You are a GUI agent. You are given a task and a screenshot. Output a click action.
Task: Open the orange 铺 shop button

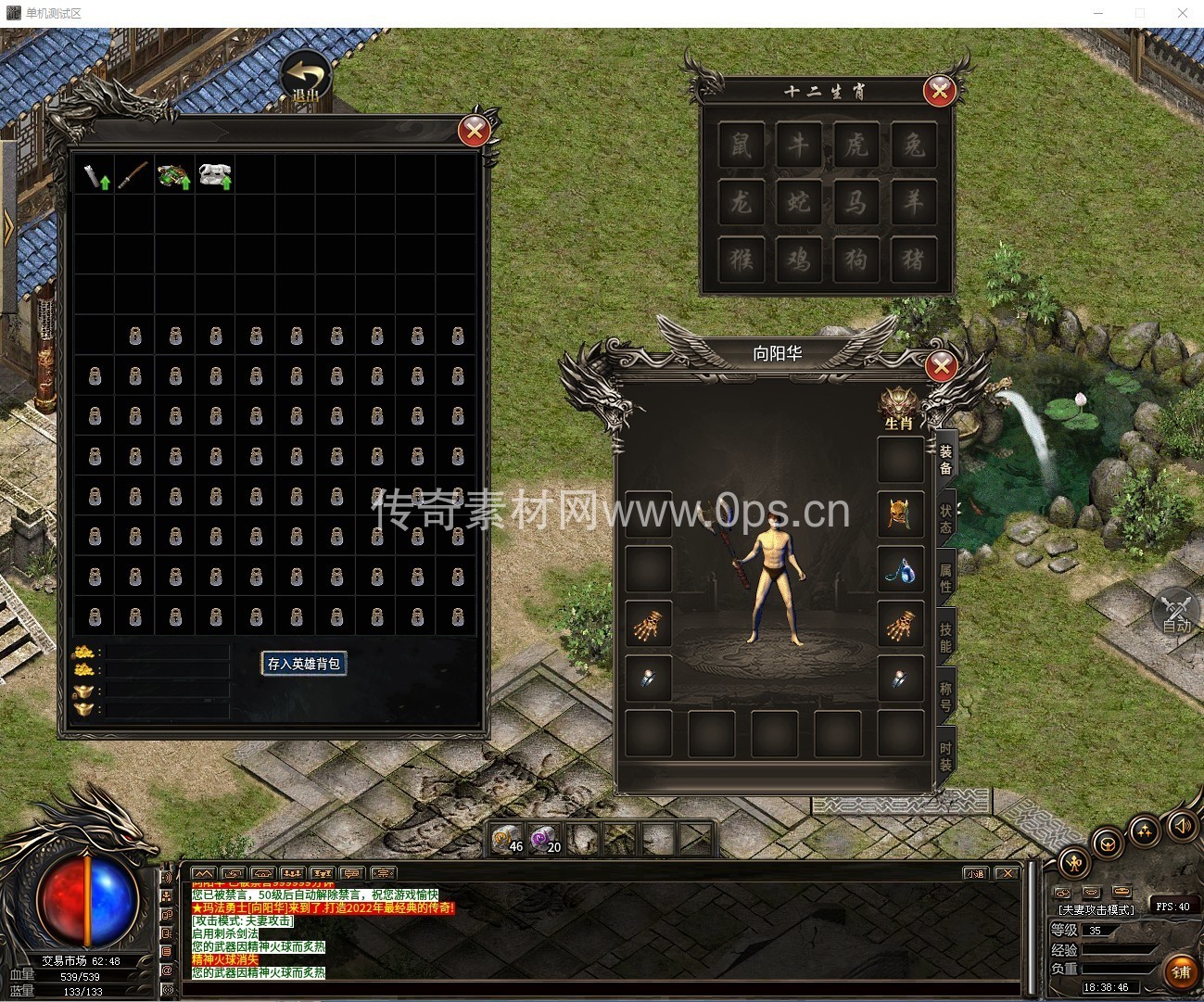point(1180,971)
